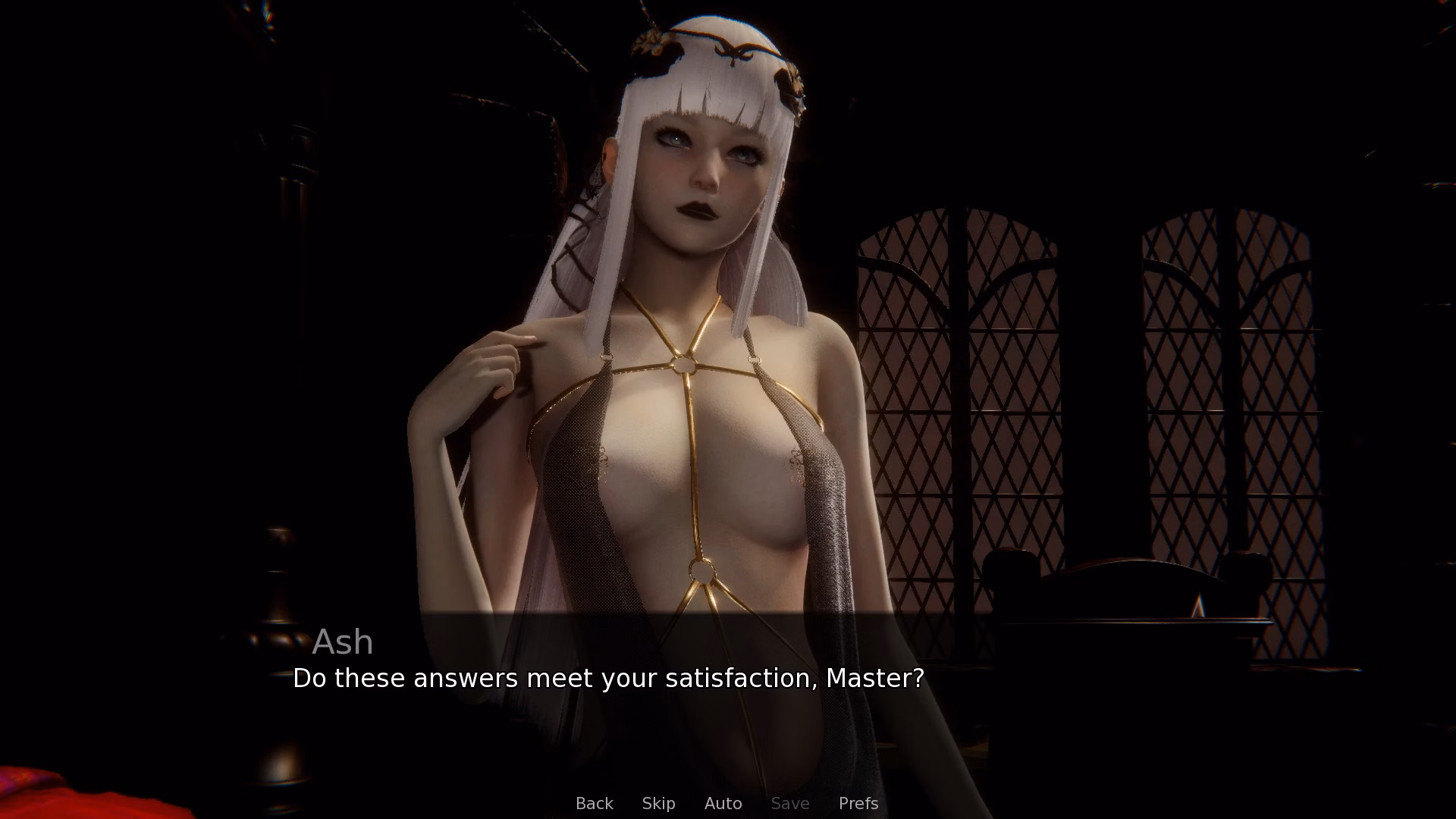
Task: Enable Skip to fast-forward dialogue
Action: coord(658,803)
